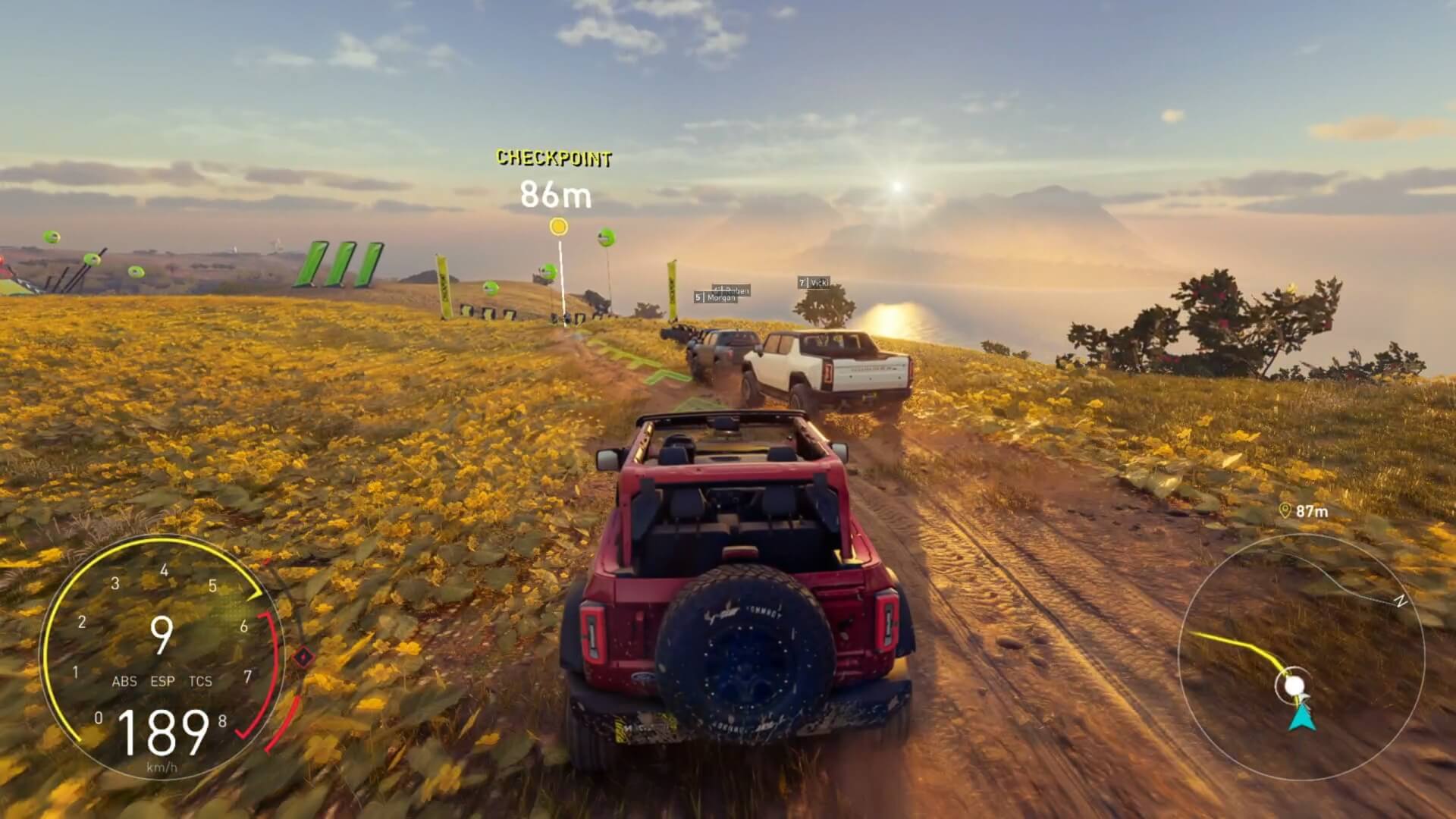Toggle the TCS indicator in the gauge
Image resolution: width=1456 pixels, height=819 pixels.
[200, 682]
